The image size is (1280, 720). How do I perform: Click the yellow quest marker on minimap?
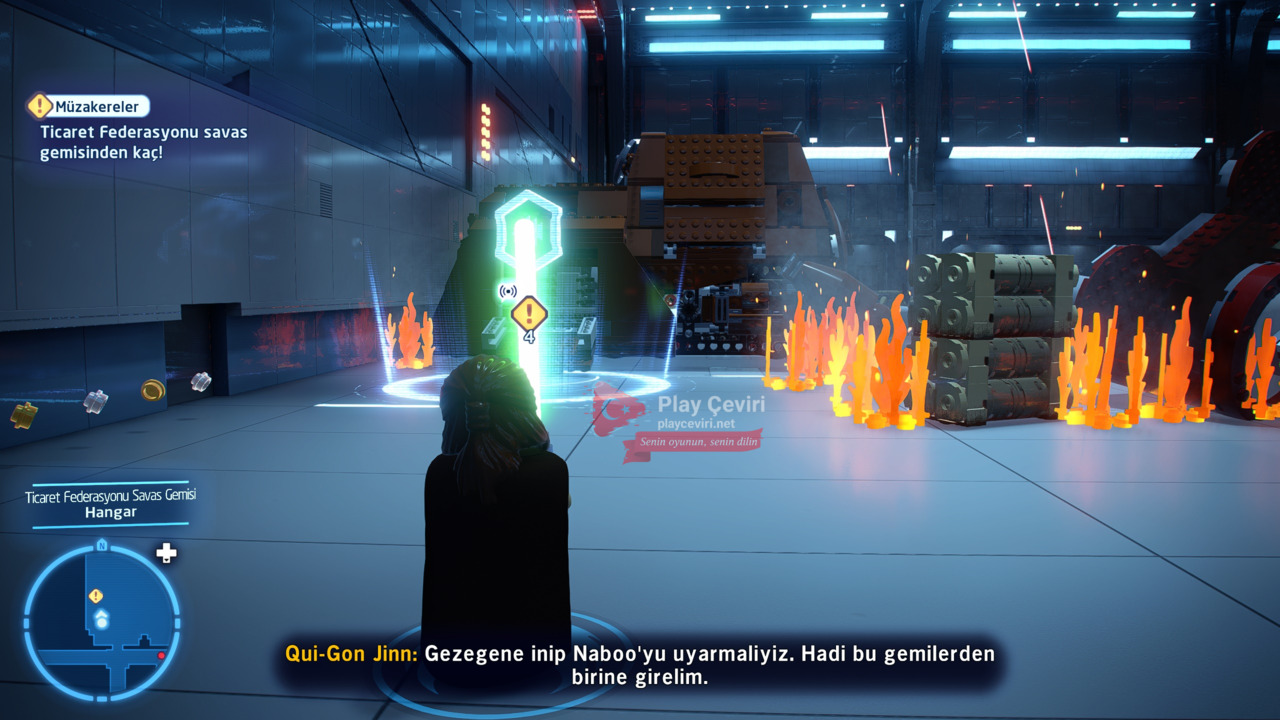96,596
